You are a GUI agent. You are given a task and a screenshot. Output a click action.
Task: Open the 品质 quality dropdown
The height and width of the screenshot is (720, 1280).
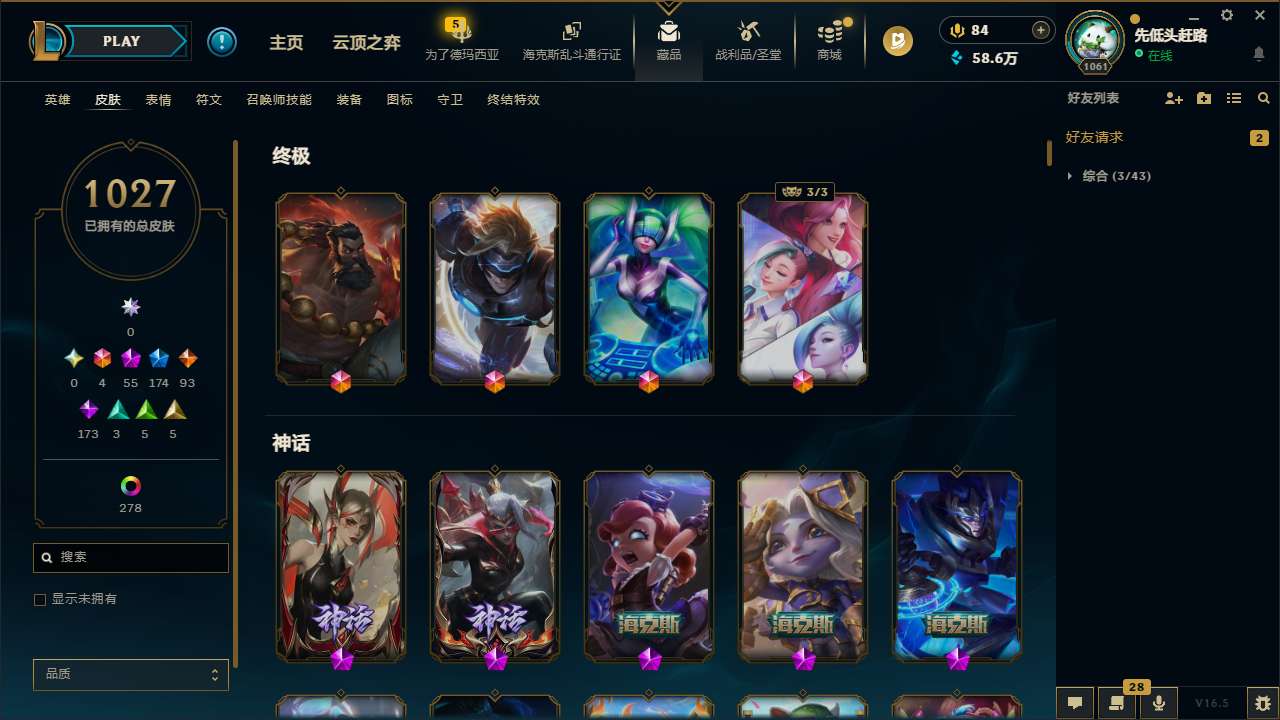[x=130, y=674]
